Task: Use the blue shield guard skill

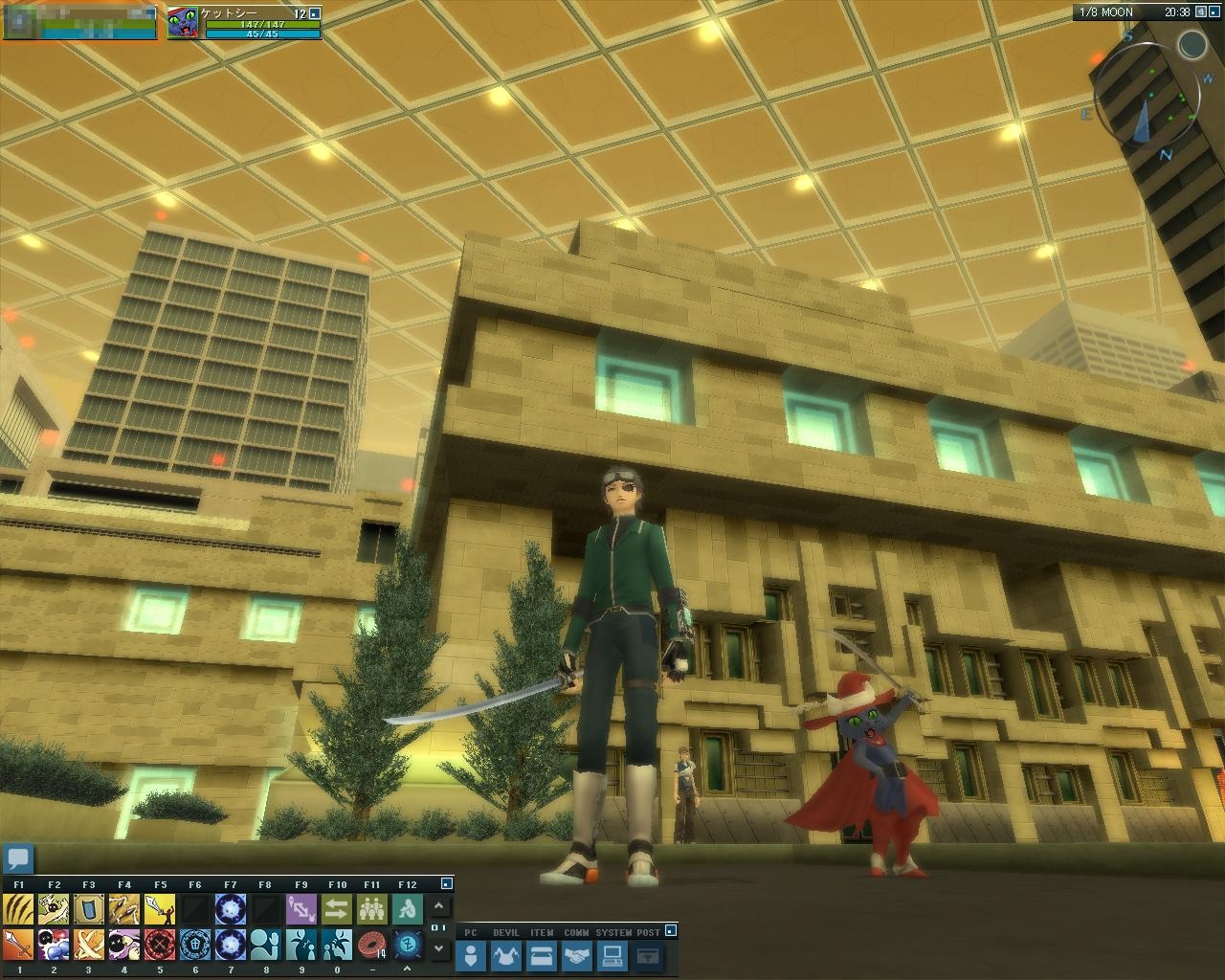Action: point(89,908)
